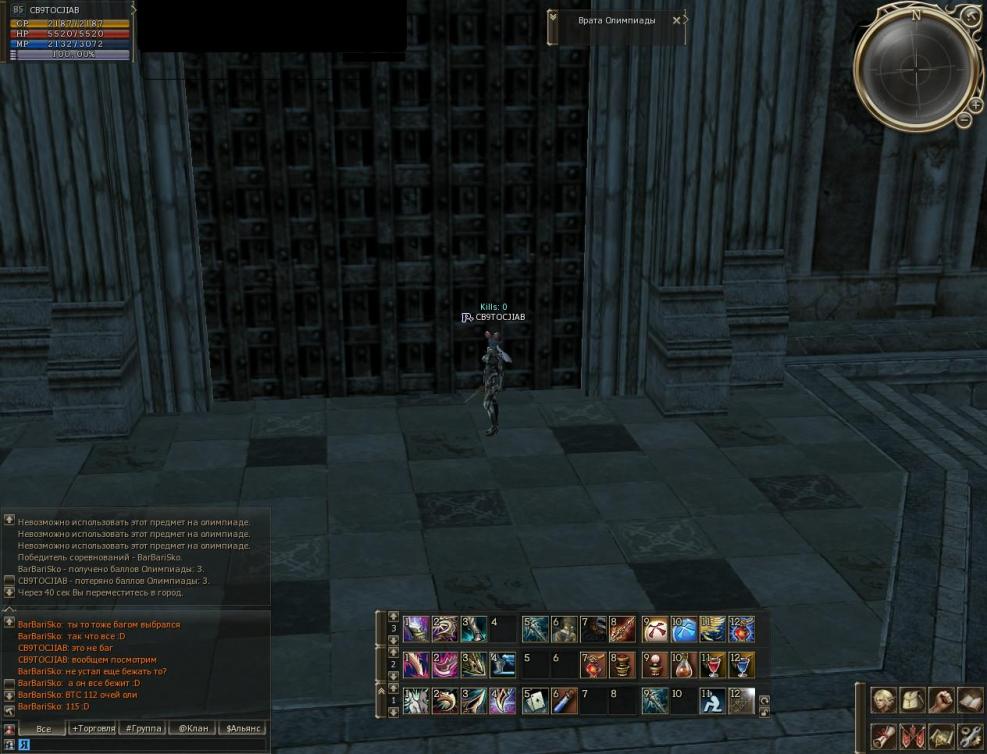
Task: Use the playing cards item in the hotbar
Action: click(534, 701)
